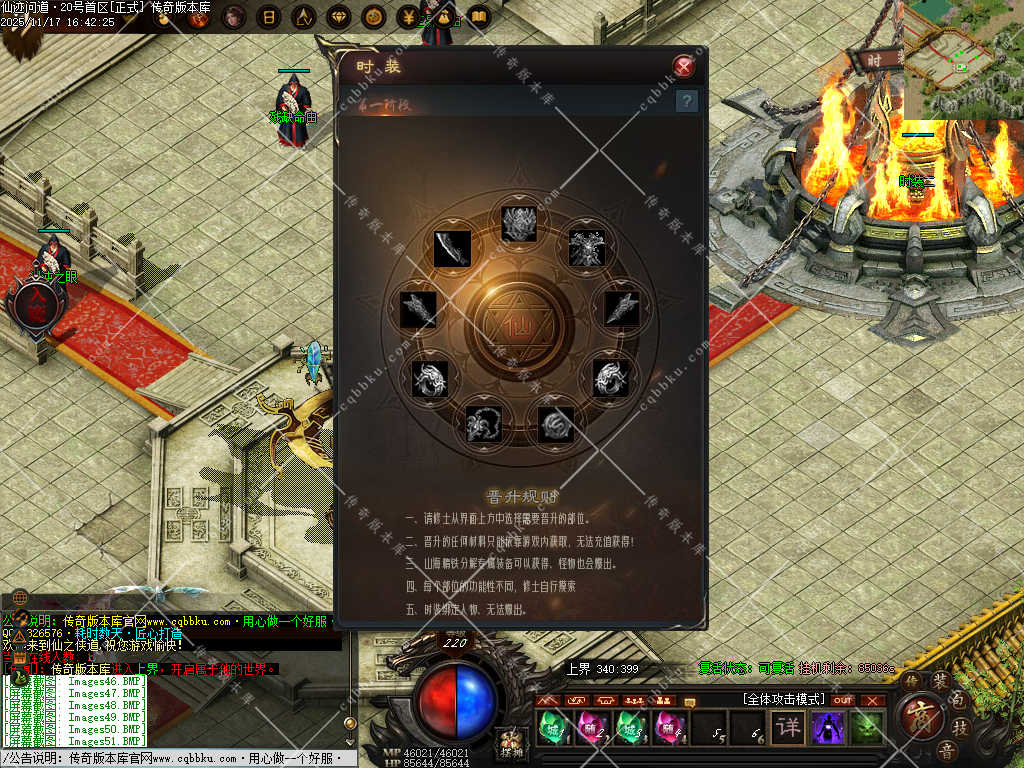This screenshot has width=1024, height=768.
Task: Open the yen currency recharge icon
Action: 409,17
